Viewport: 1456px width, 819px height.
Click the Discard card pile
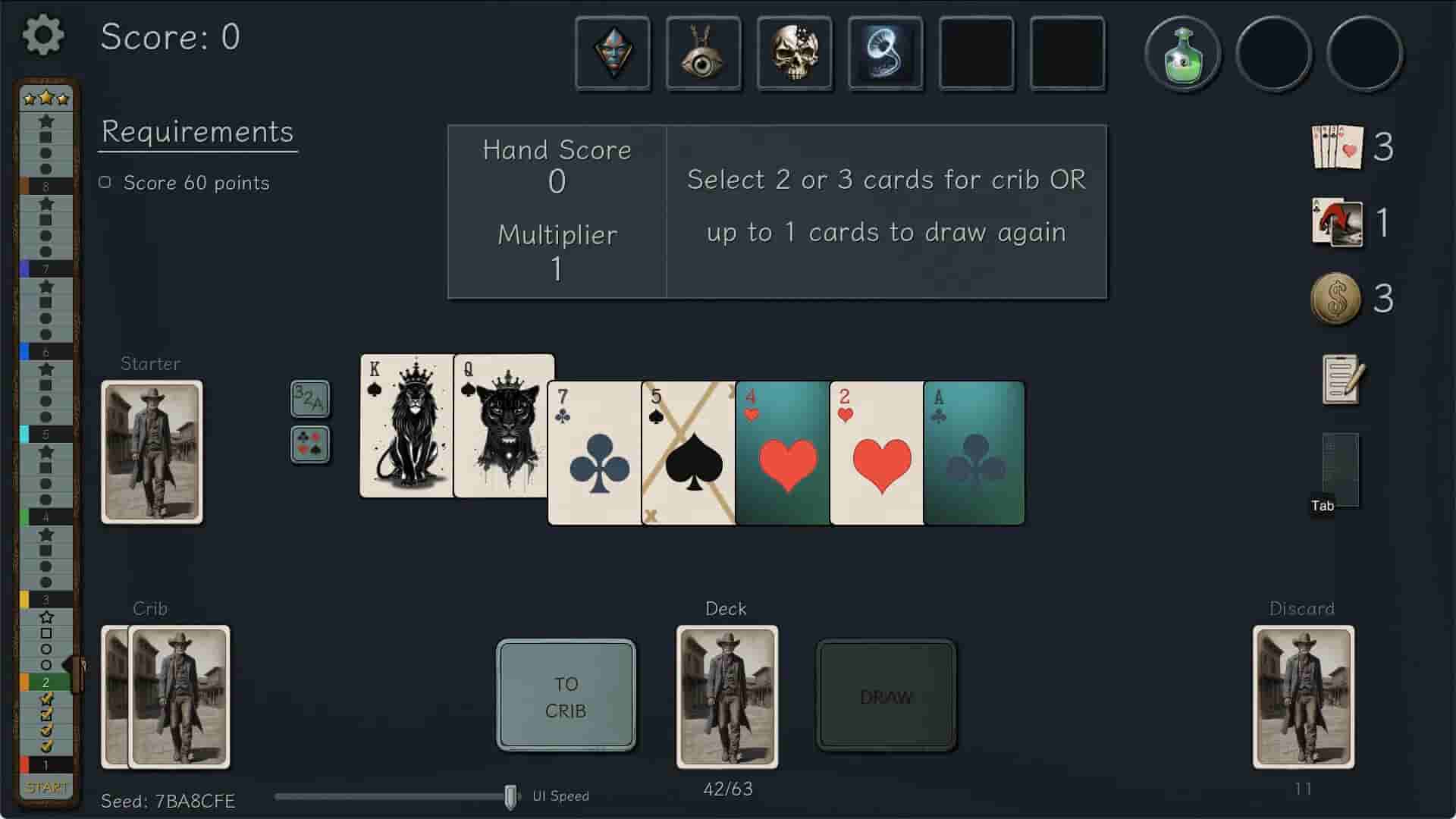click(1302, 695)
